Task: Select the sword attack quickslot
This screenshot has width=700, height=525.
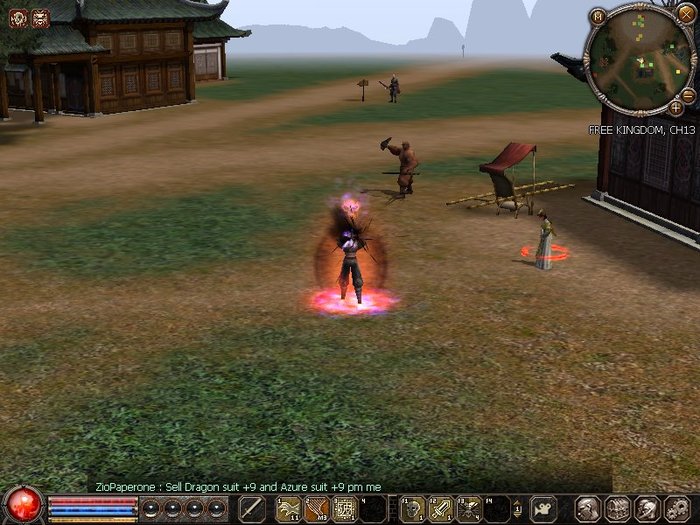Action: pyautogui.click(x=252, y=508)
